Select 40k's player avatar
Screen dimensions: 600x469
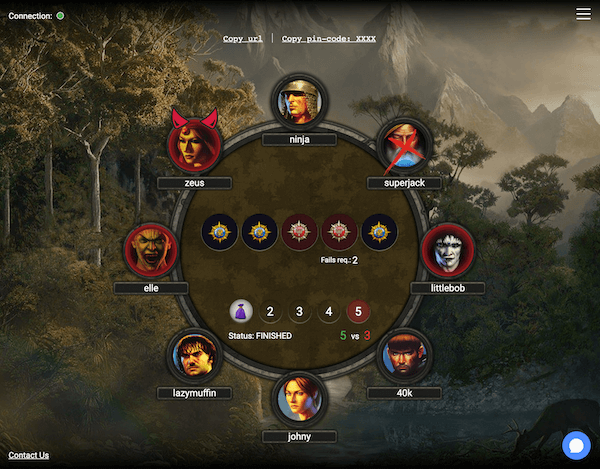point(404,354)
